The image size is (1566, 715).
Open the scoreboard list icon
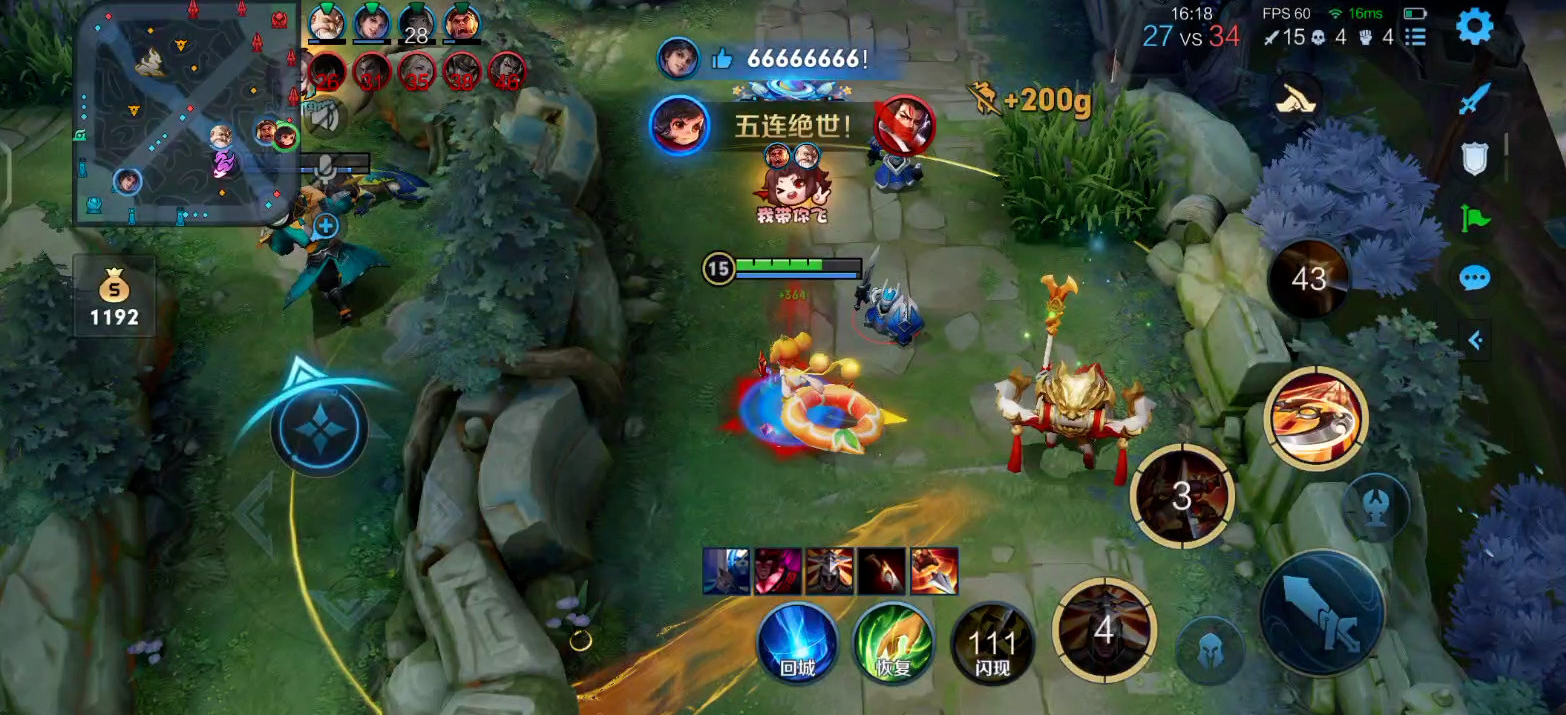pos(1415,37)
